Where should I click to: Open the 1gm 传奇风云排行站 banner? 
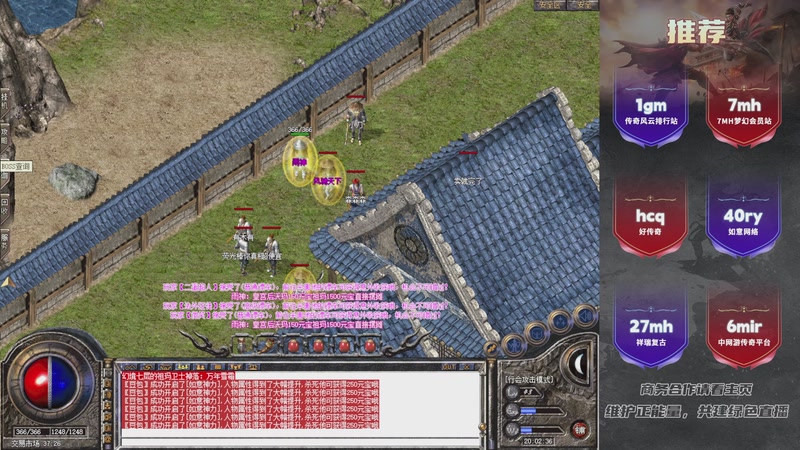(x=651, y=108)
